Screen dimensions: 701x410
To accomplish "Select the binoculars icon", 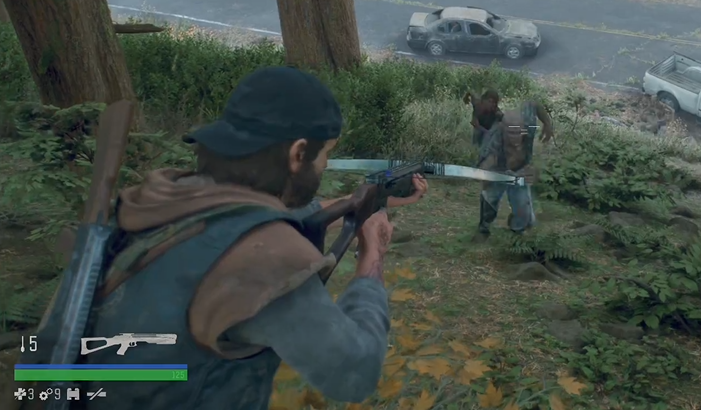I will click(73, 394).
